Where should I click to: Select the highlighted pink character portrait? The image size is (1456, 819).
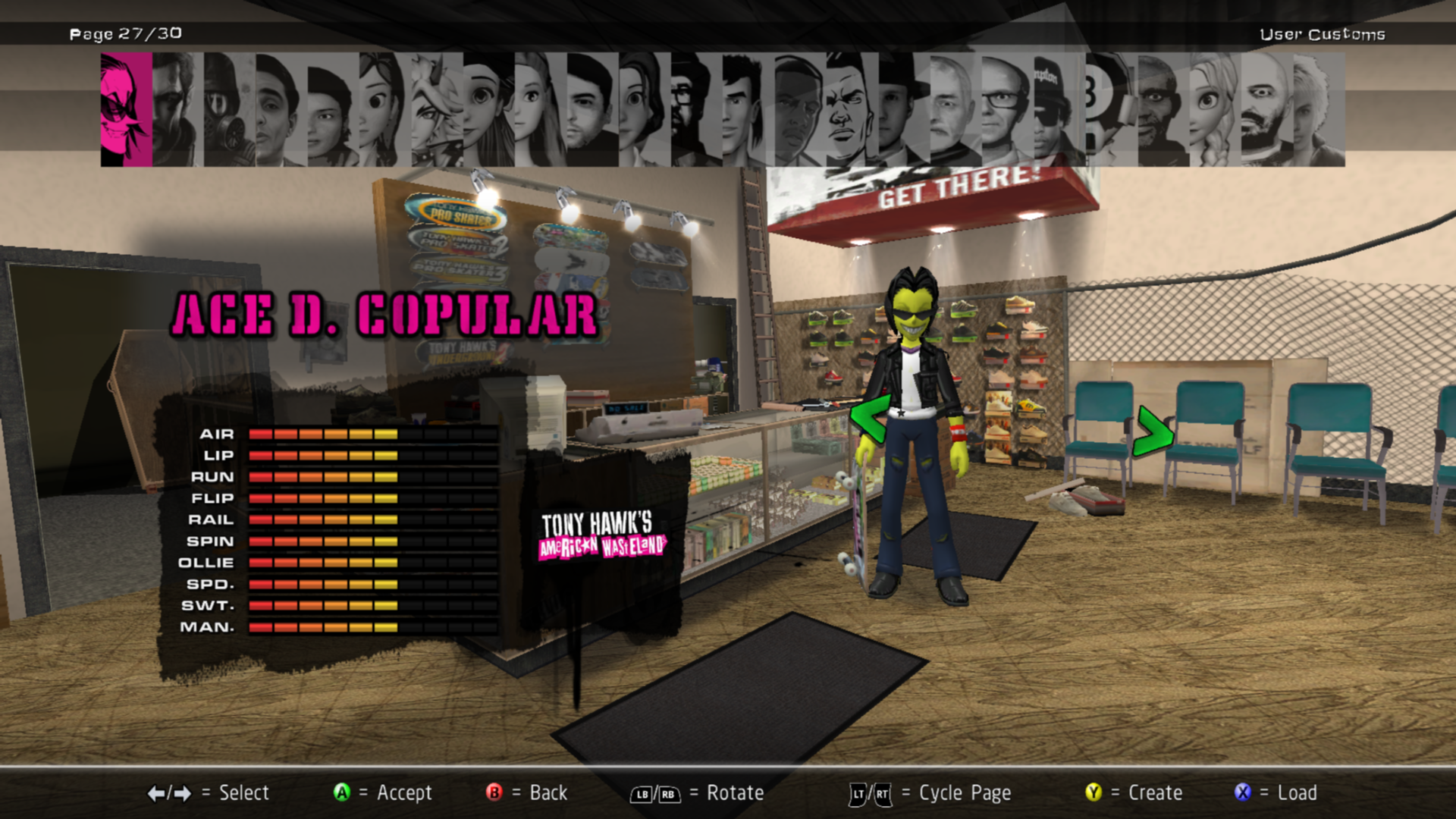pos(126,110)
